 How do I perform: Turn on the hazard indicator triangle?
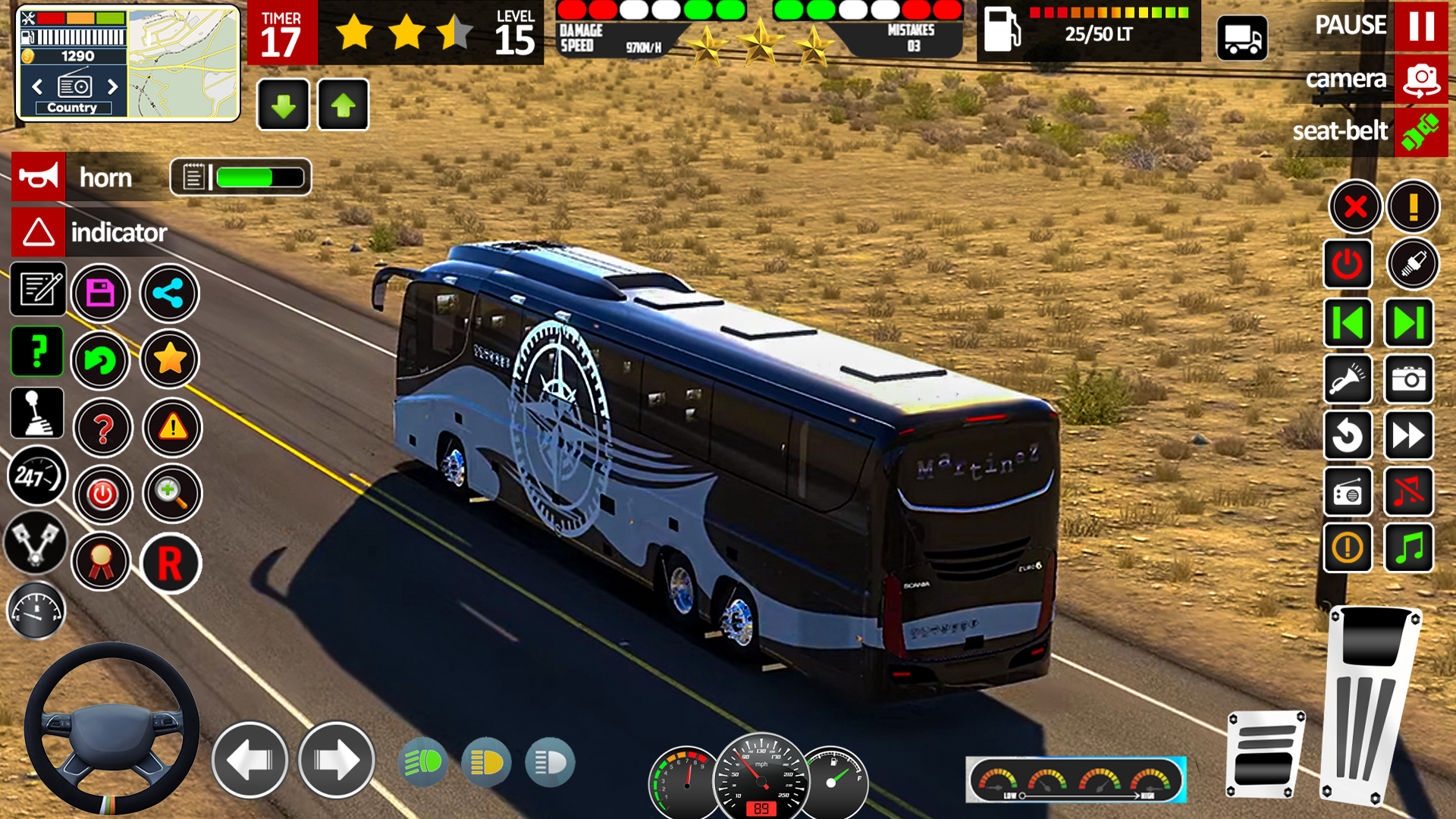click(x=39, y=232)
